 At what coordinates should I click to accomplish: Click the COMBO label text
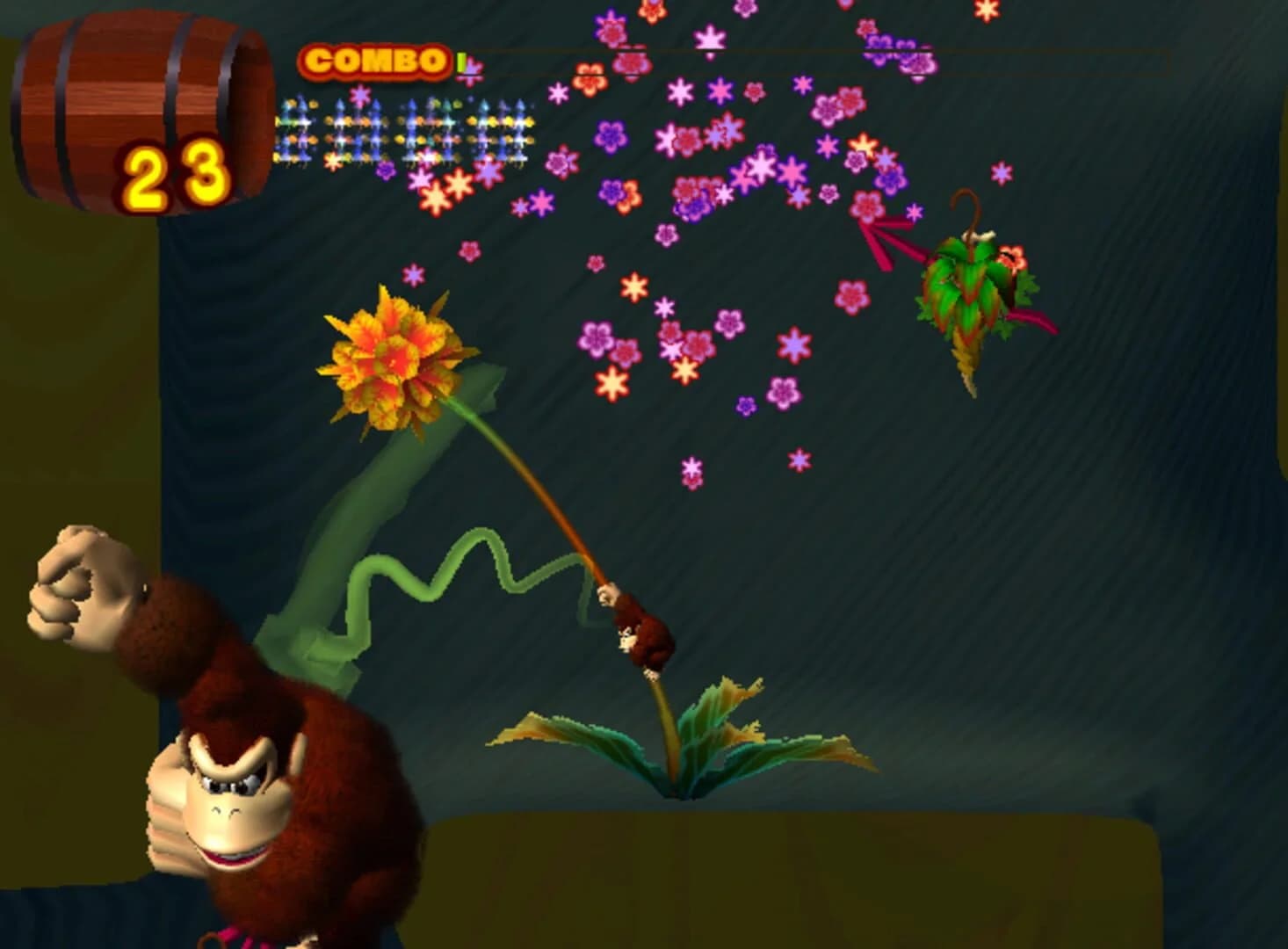(x=373, y=60)
